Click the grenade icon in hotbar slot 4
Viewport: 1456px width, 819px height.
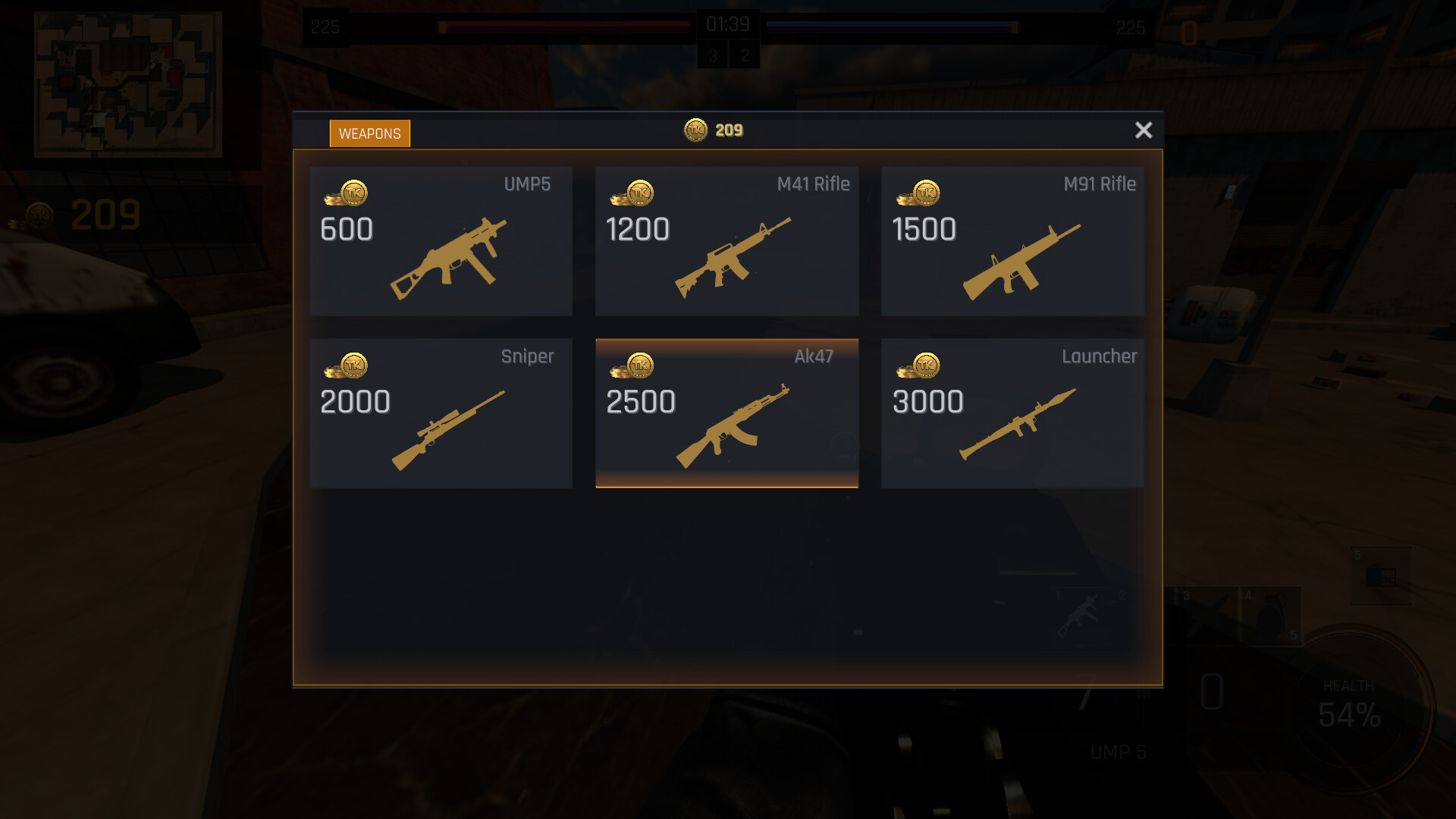1271,615
